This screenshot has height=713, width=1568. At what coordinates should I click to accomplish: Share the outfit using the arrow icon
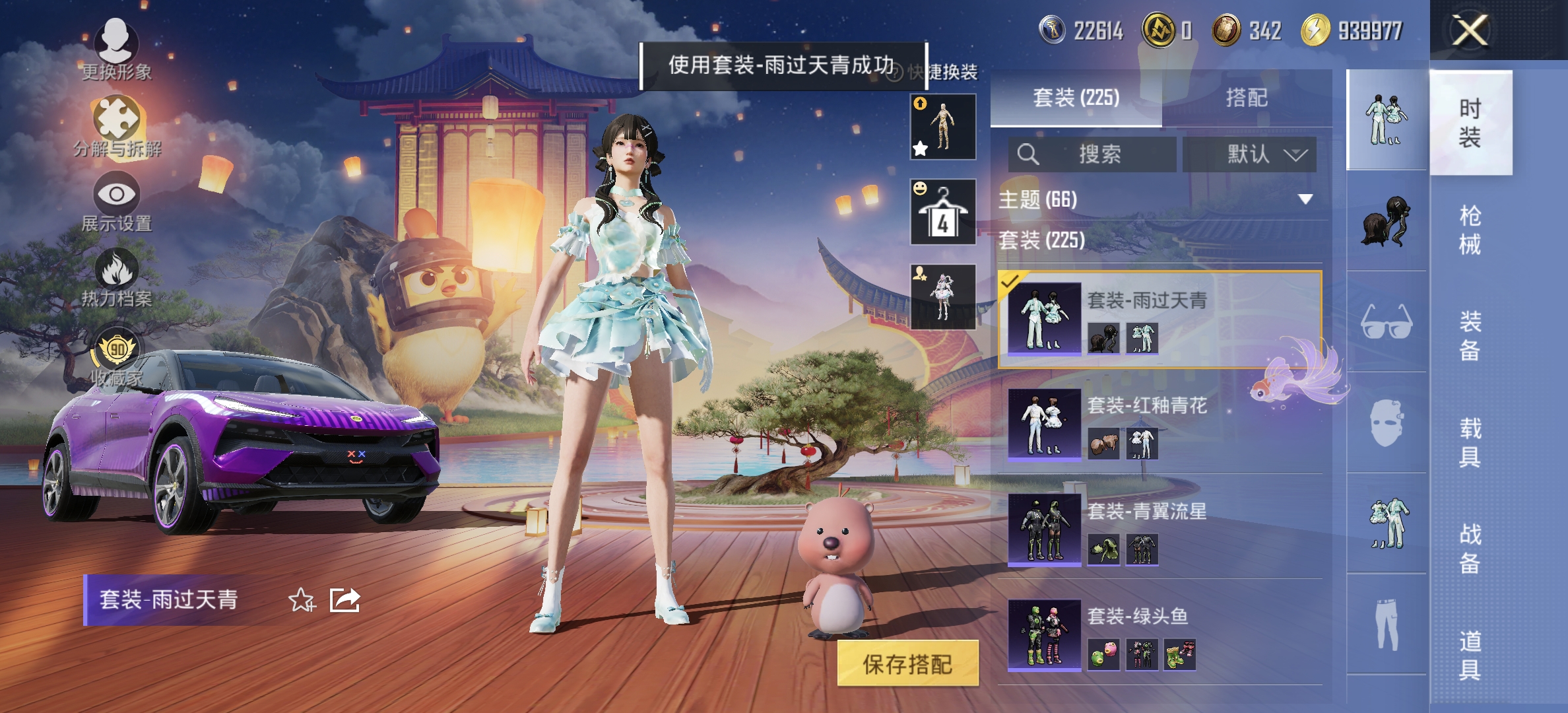(344, 600)
